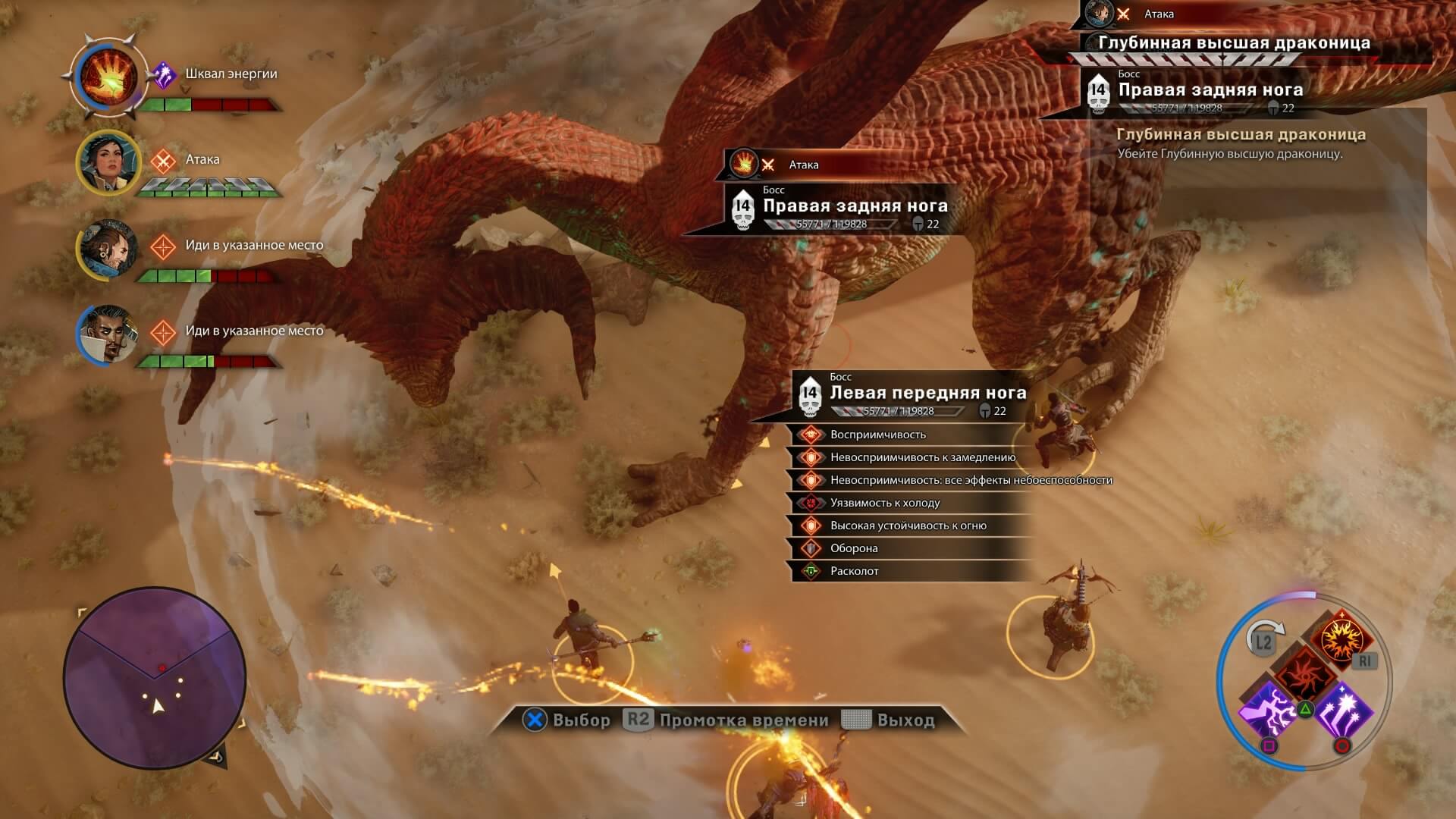Expand the Босс header panel
1456x819 pixels.
point(842,377)
